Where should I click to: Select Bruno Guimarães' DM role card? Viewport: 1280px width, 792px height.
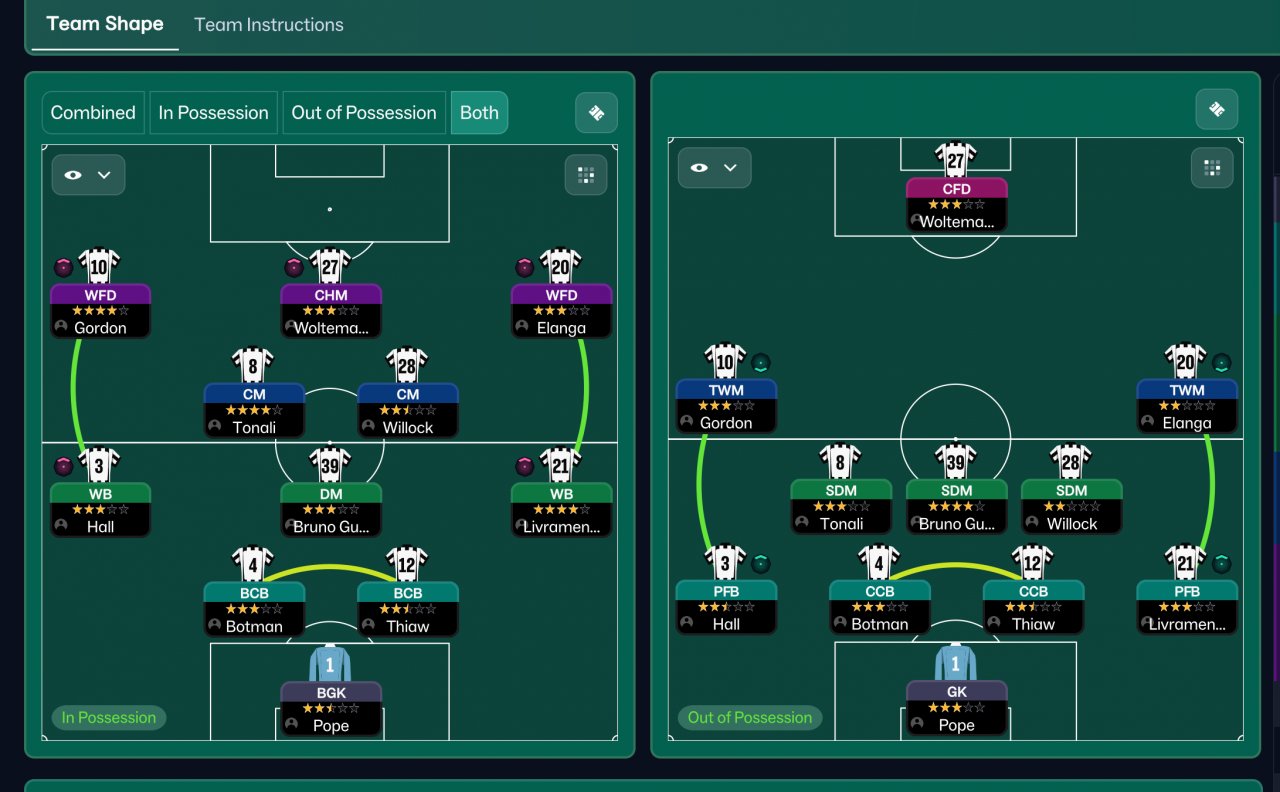click(x=331, y=510)
